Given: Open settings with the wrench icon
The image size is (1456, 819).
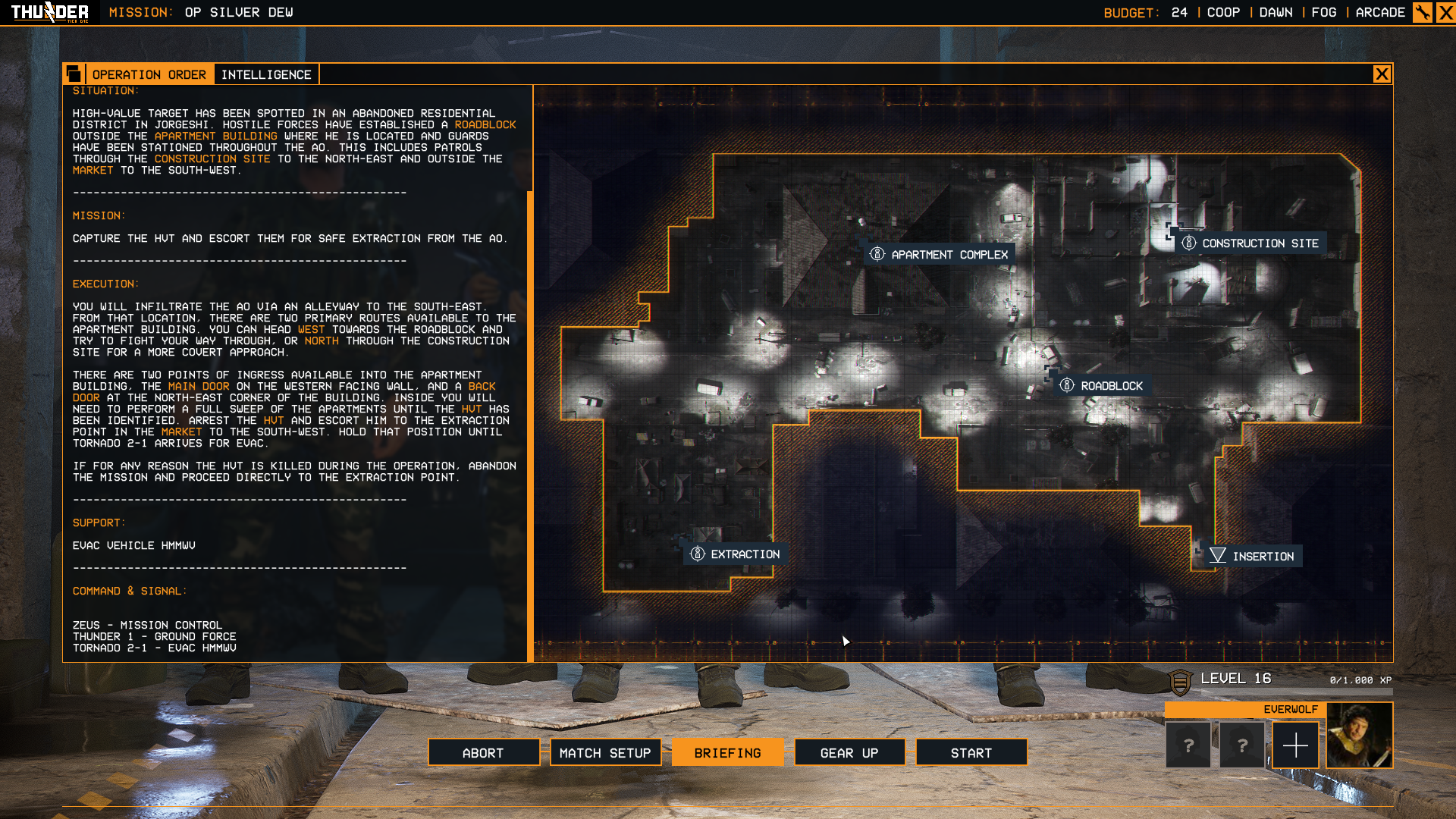Looking at the screenshot, I should [1422, 13].
